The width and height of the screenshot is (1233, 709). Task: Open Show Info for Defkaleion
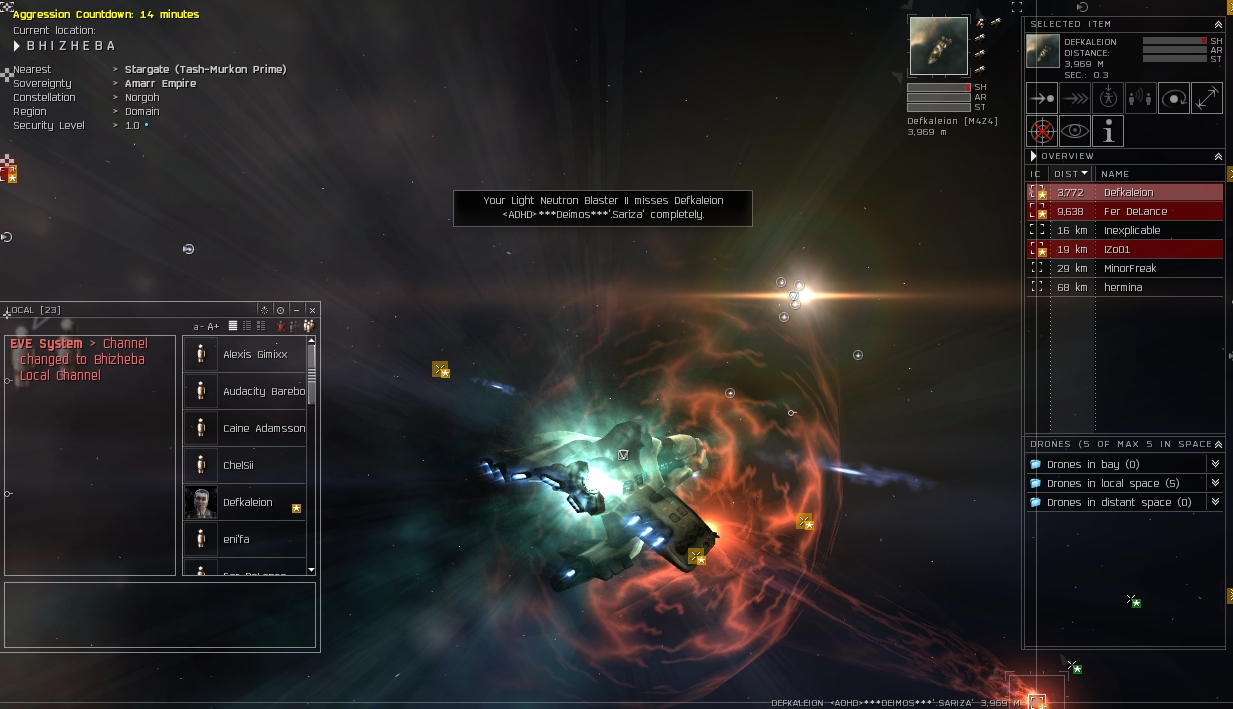[1108, 131]
